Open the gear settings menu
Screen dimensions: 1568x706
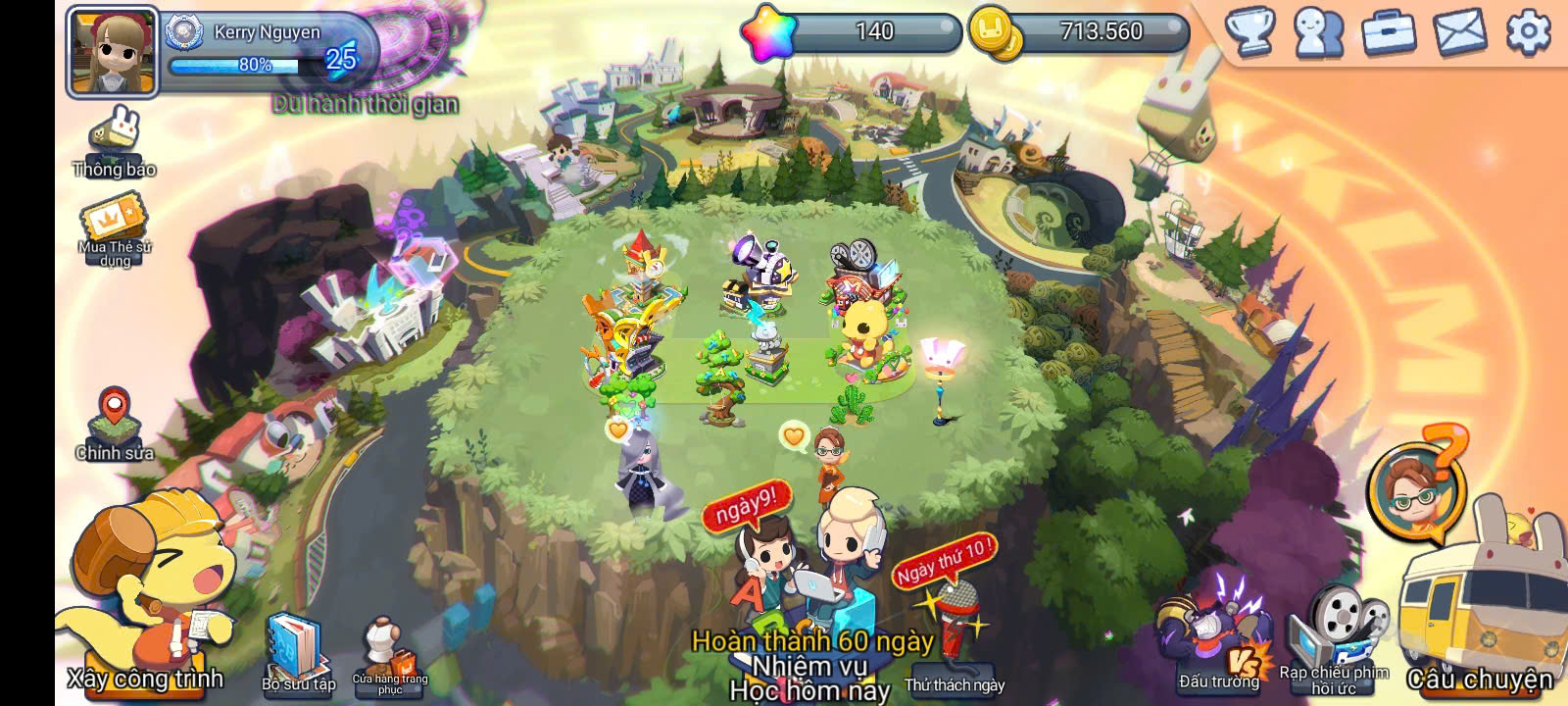[x=1528, y=32]
